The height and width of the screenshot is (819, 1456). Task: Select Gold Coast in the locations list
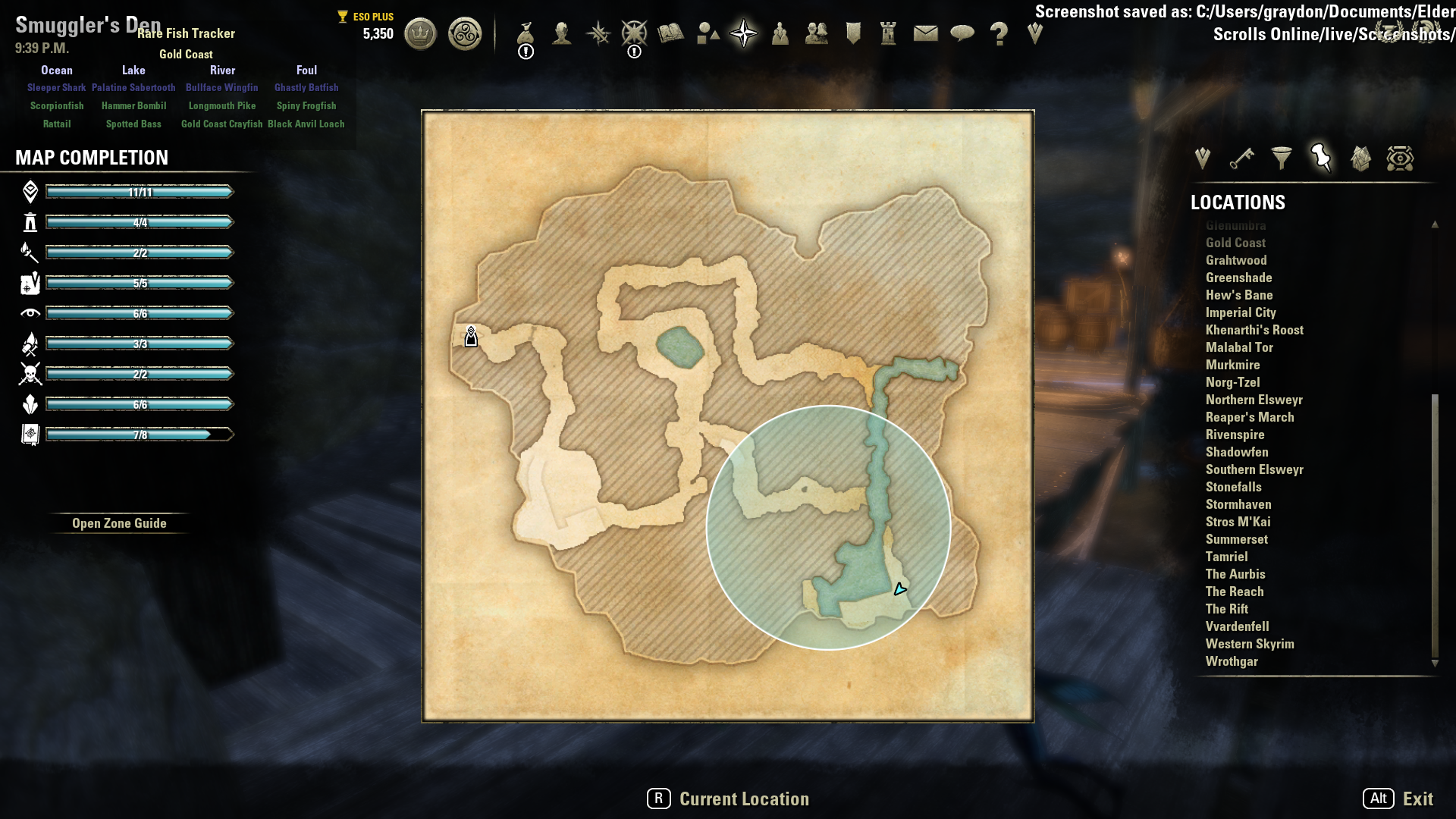pyautogui.click(x=1235, y=243)
